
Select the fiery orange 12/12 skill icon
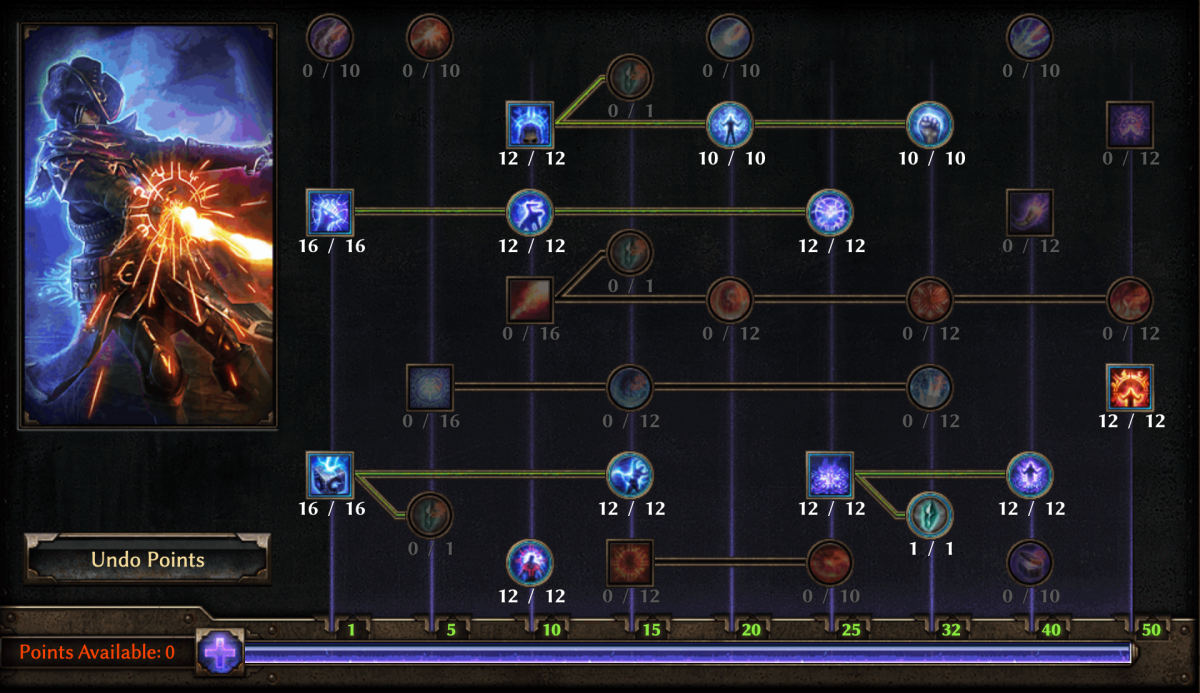point(1130,387)
